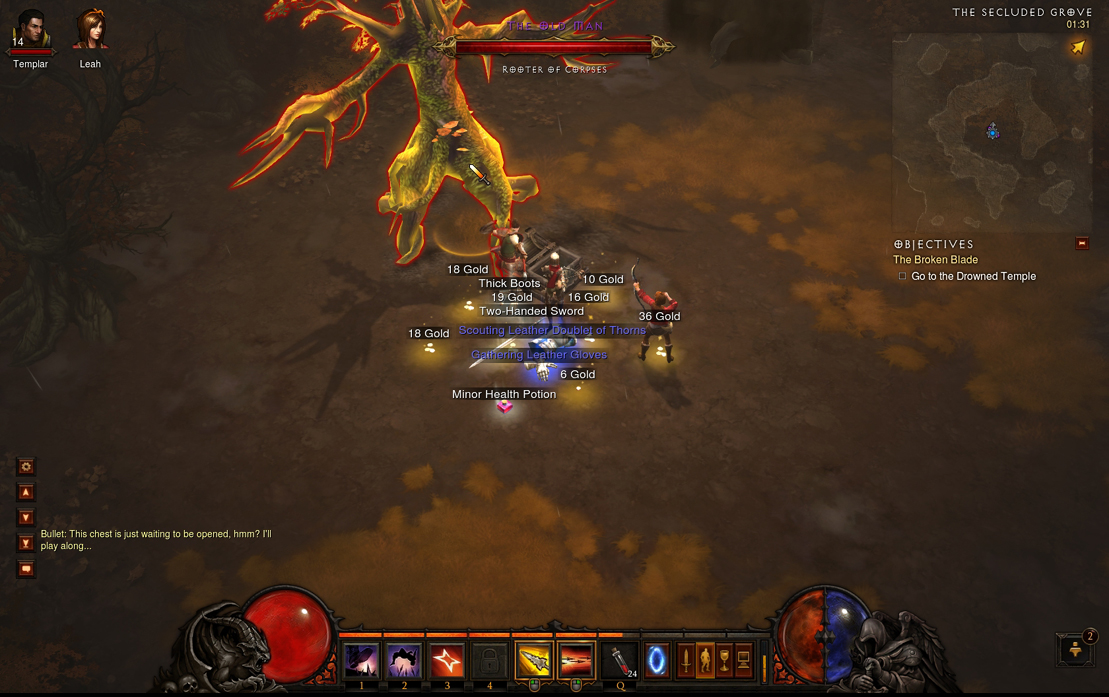Trigger the red star skill in slot 3
The width and height of the screenshot is (1109, 697).
pos(447,661)
